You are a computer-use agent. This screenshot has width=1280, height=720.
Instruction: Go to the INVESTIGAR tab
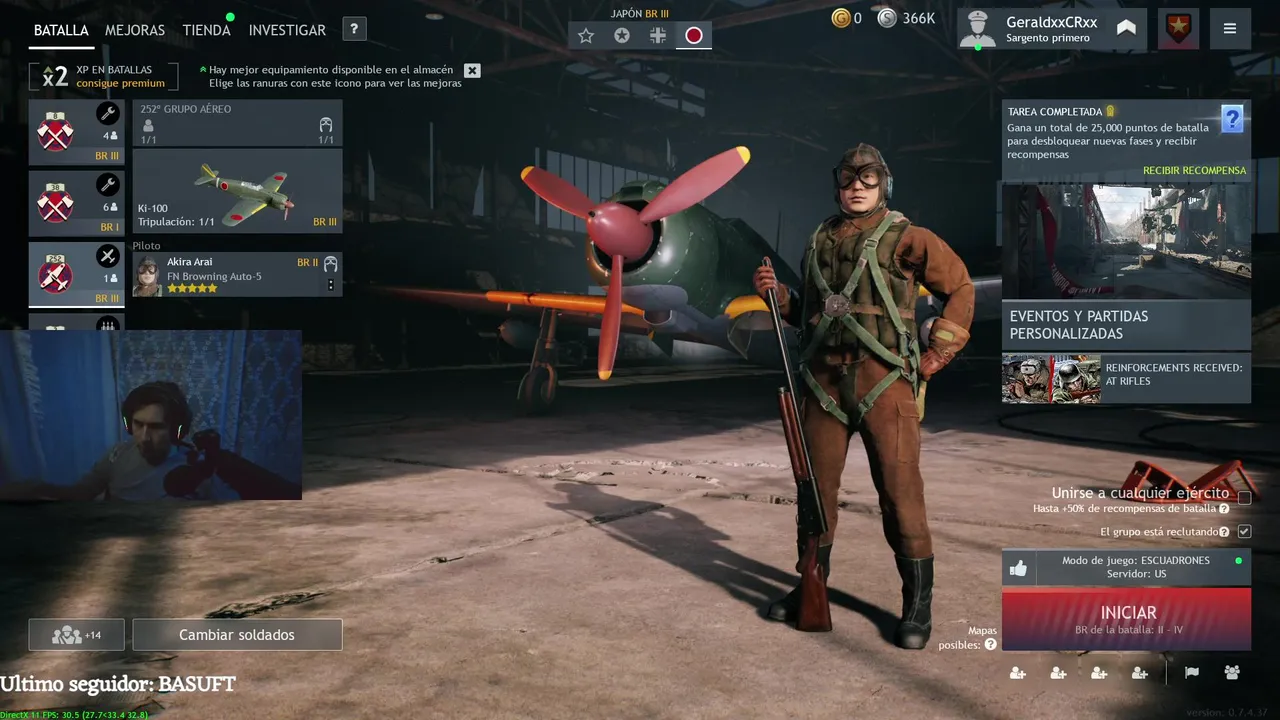(287, 30)
